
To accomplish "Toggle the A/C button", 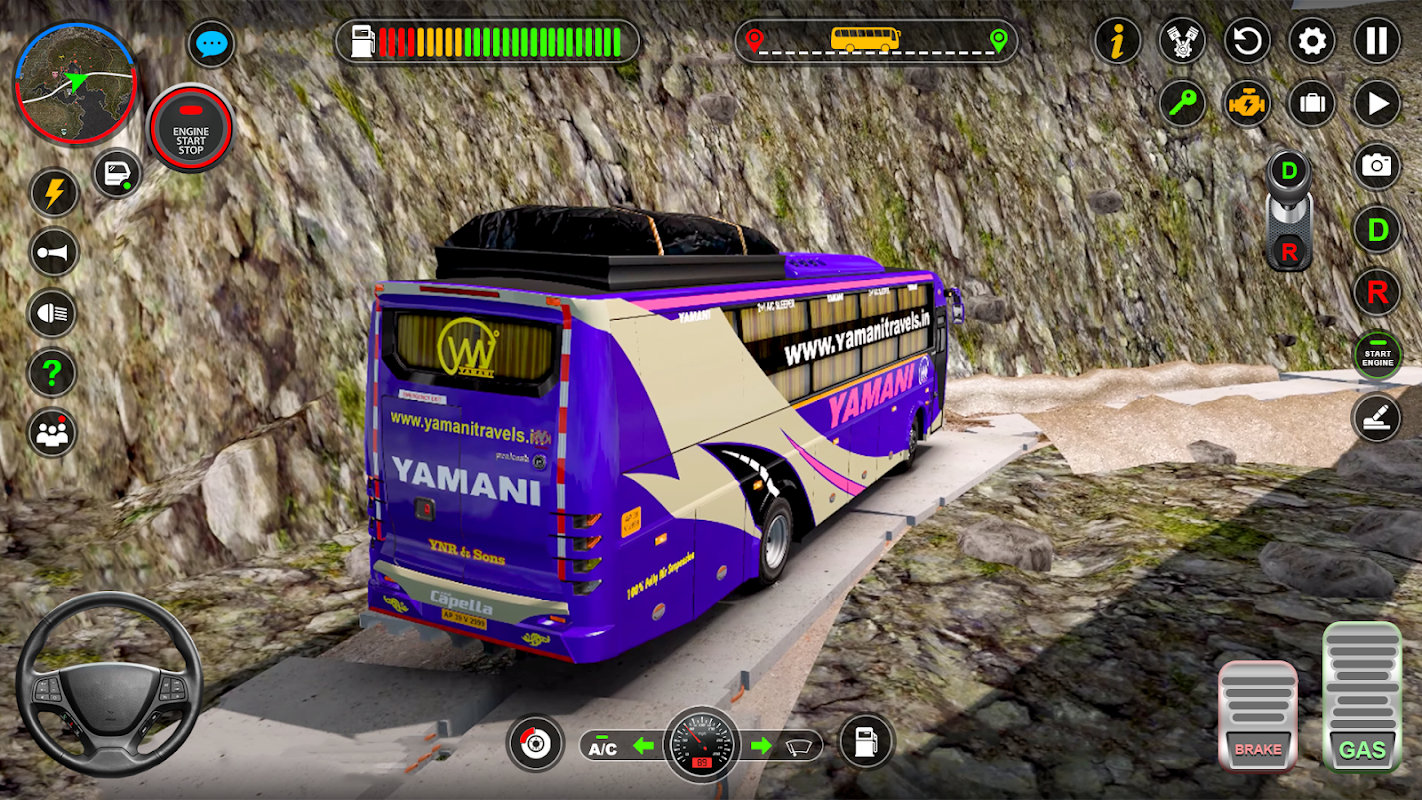I will click(603, 747).
